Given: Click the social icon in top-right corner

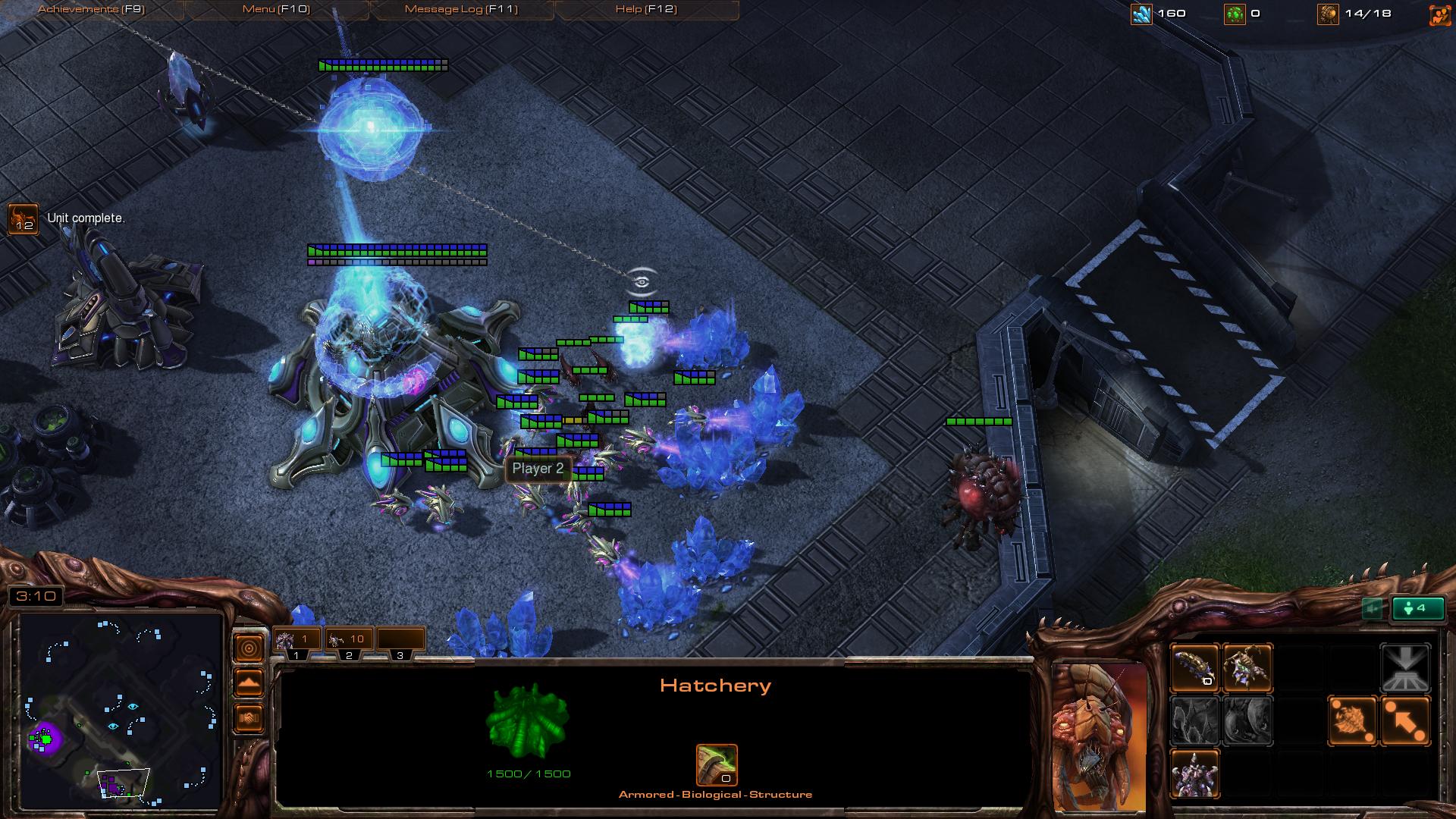Looking at the screenshot, I should click(1439, 14).
